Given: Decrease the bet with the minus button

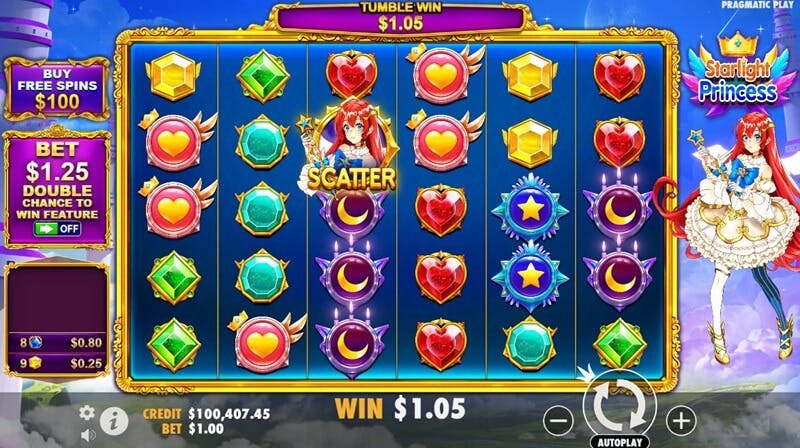Looking at the screenshot, I should [x=561, y=419].
